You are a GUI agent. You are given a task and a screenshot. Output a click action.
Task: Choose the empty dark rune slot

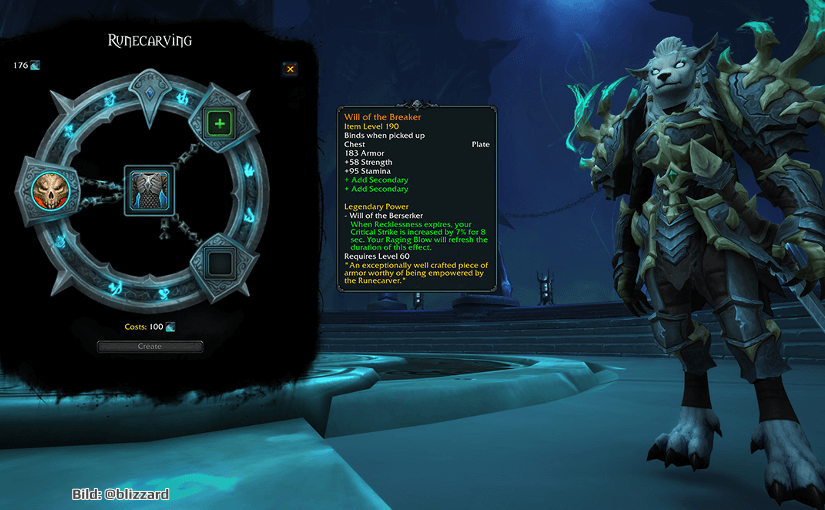(x=217, y=265)
